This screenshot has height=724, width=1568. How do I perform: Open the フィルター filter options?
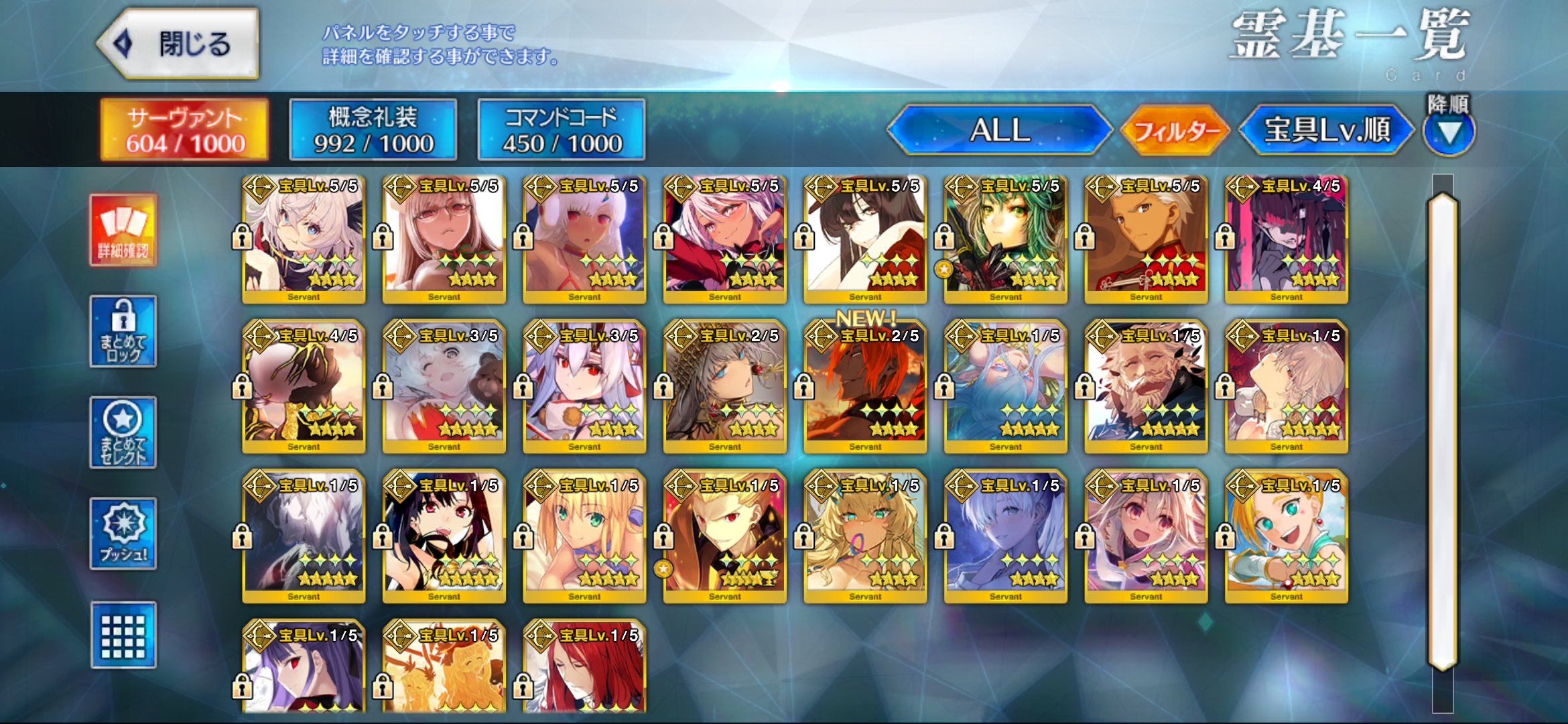tap(1176, 130)
